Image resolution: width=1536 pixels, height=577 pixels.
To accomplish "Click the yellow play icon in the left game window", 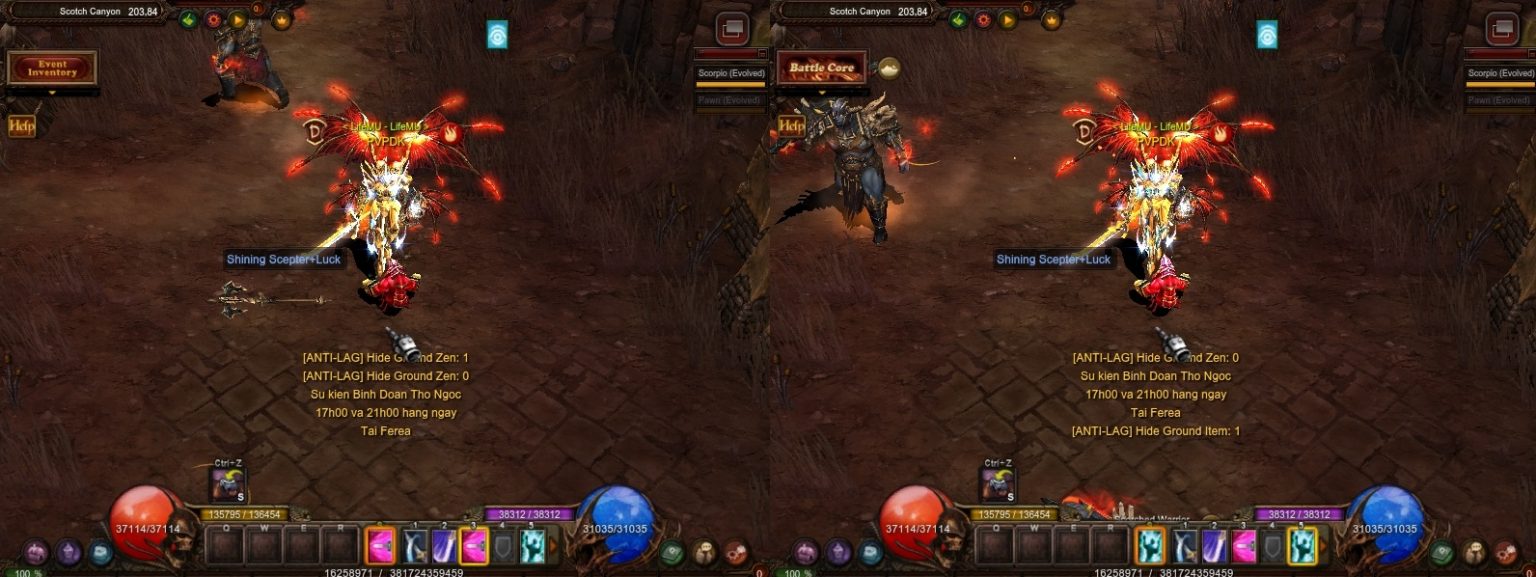I will (x=237, y=19).
